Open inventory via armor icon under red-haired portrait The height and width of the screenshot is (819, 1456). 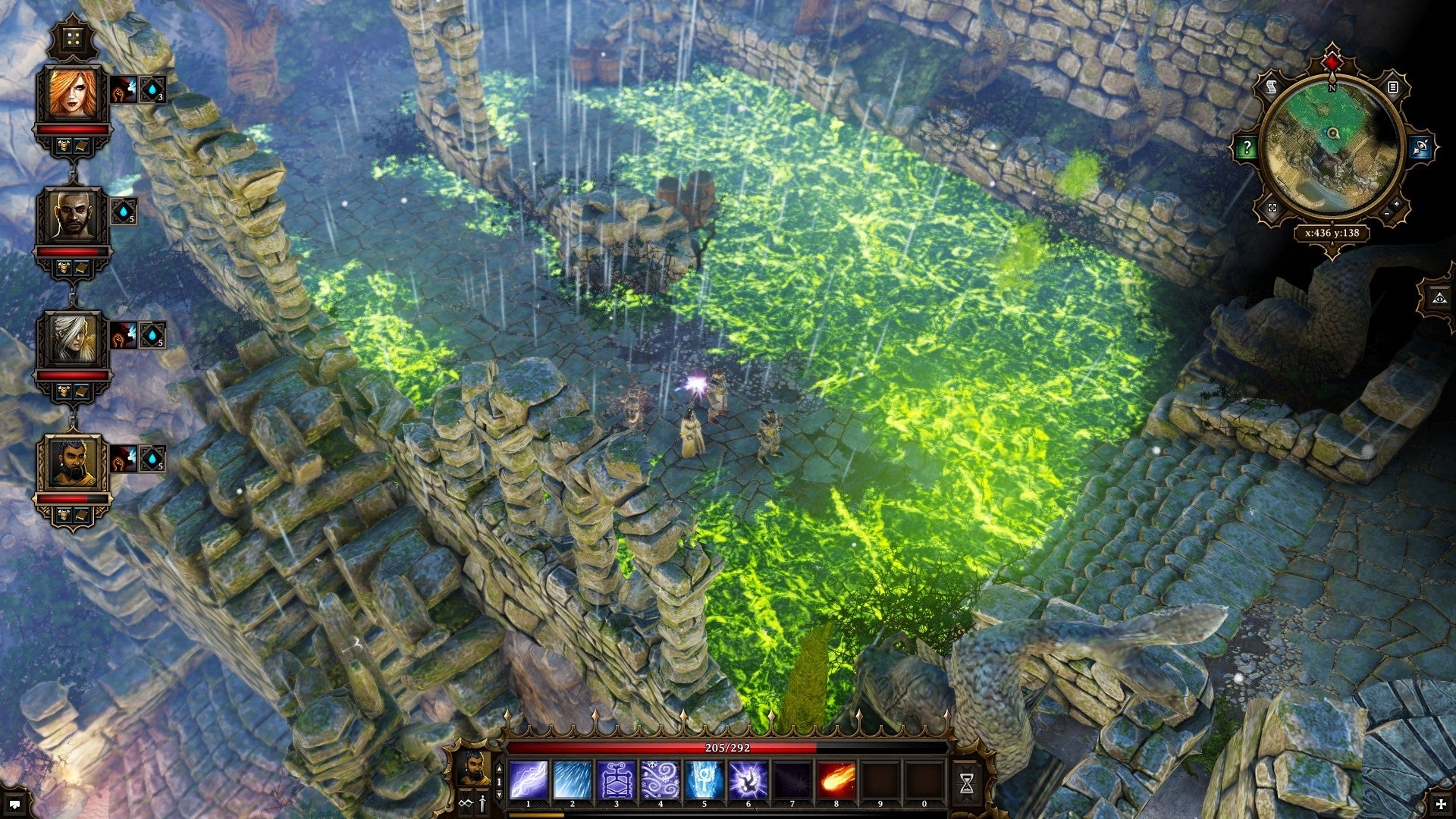point(65,146)
